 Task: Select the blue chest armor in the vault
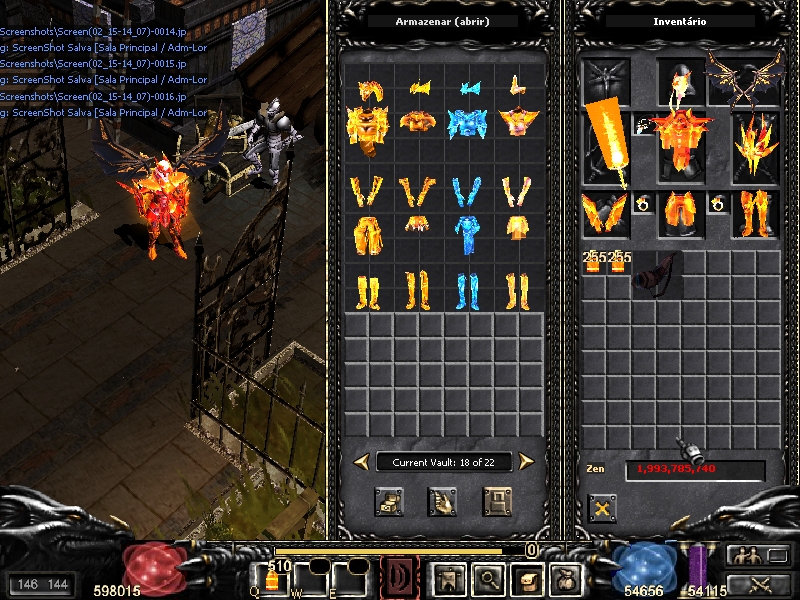(467, 121)
